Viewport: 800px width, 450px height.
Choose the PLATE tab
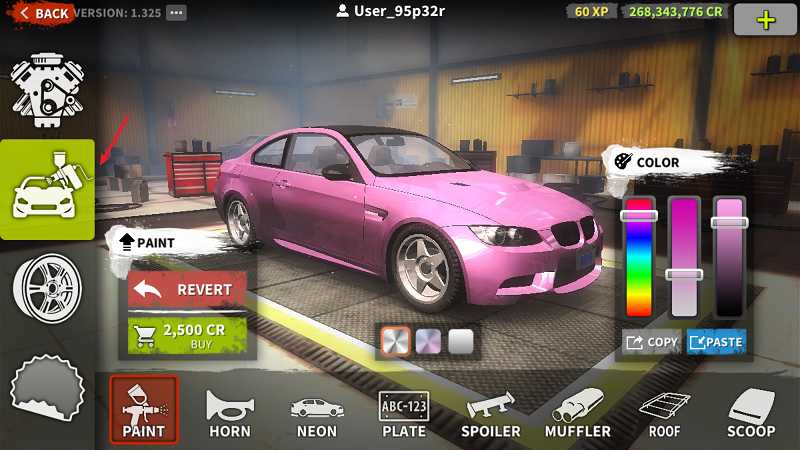[403, 410]
